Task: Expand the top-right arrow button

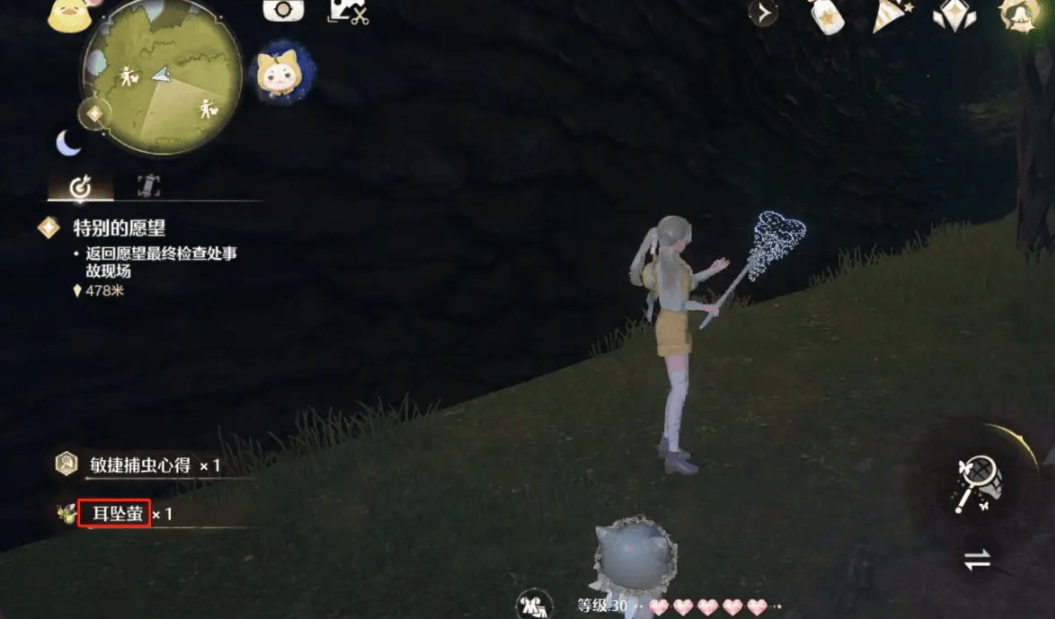Action: point(763,13)
